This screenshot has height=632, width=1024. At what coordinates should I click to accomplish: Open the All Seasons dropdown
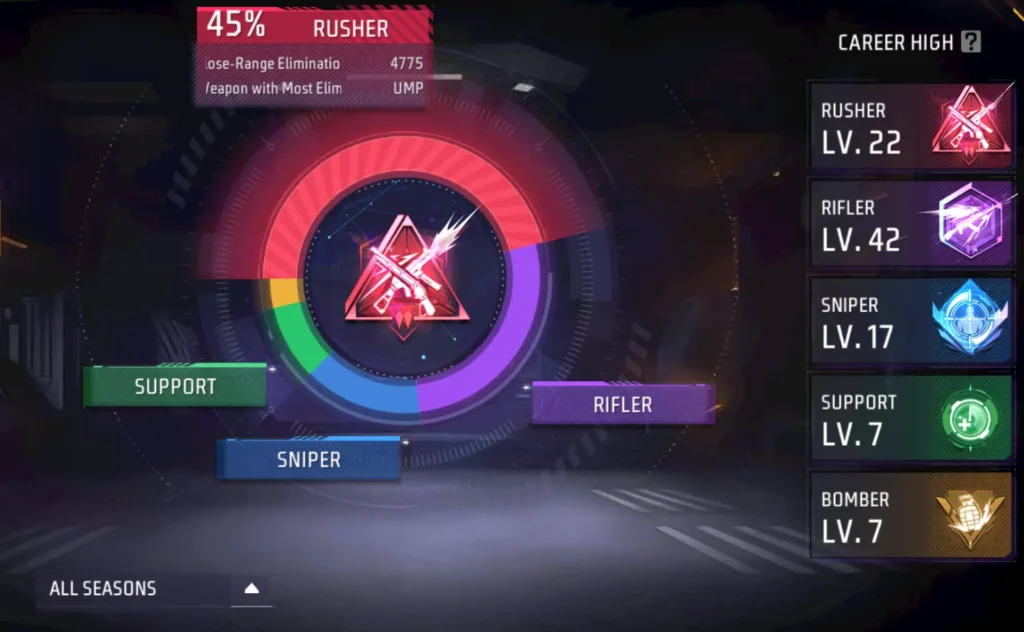(153, 589)
